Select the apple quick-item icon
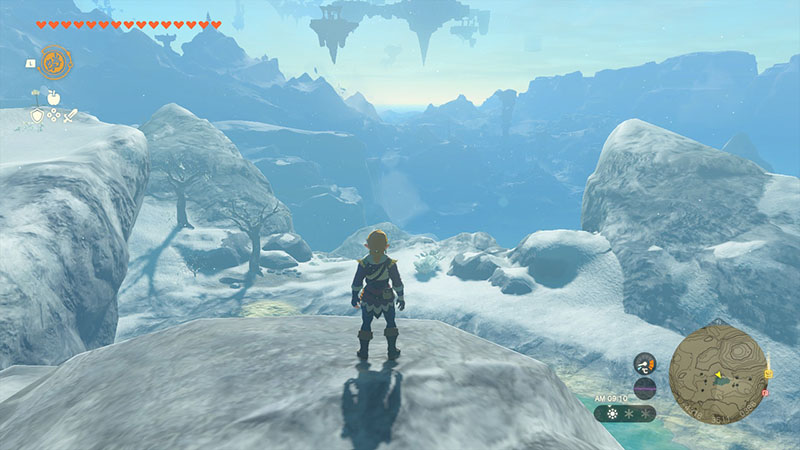 (x=54, y=99)
